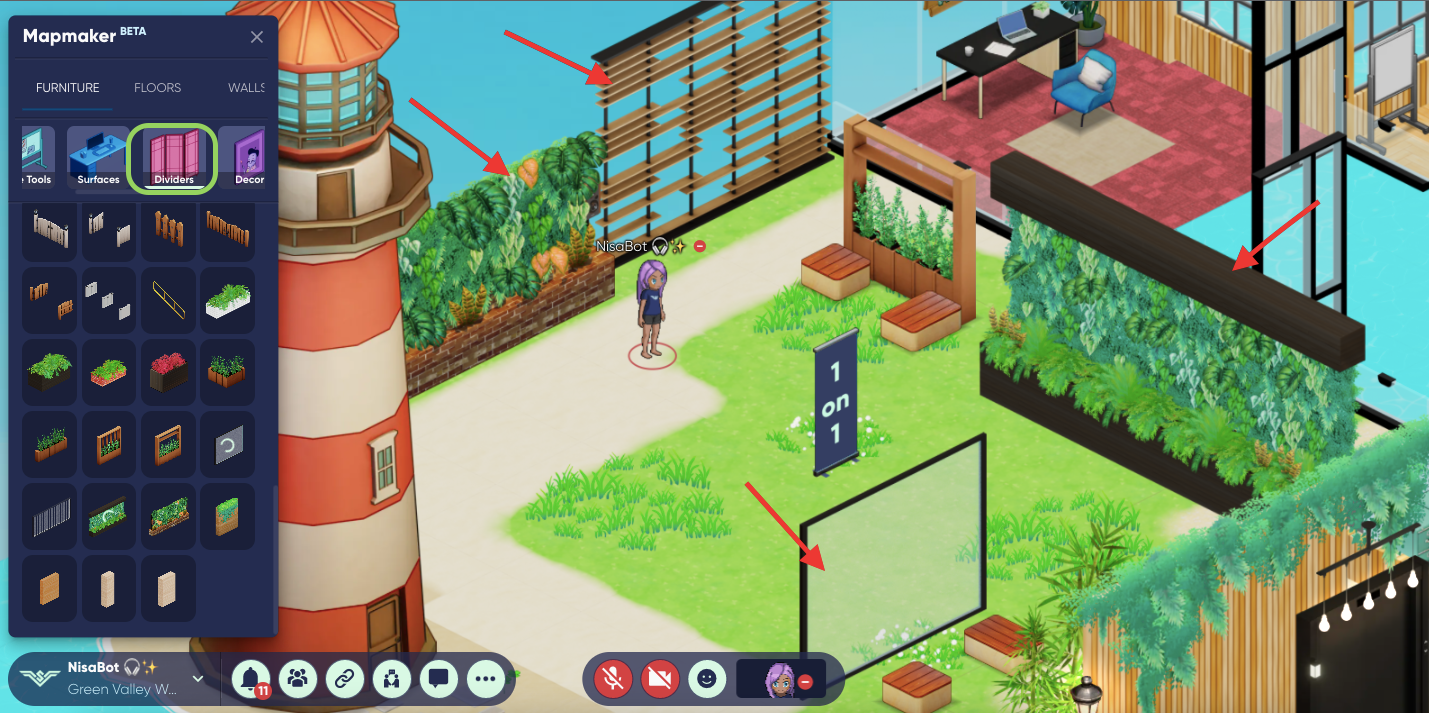The image size is (1429, 713).
Task: Choose the white planter with green plants
Action: [227, 299]
